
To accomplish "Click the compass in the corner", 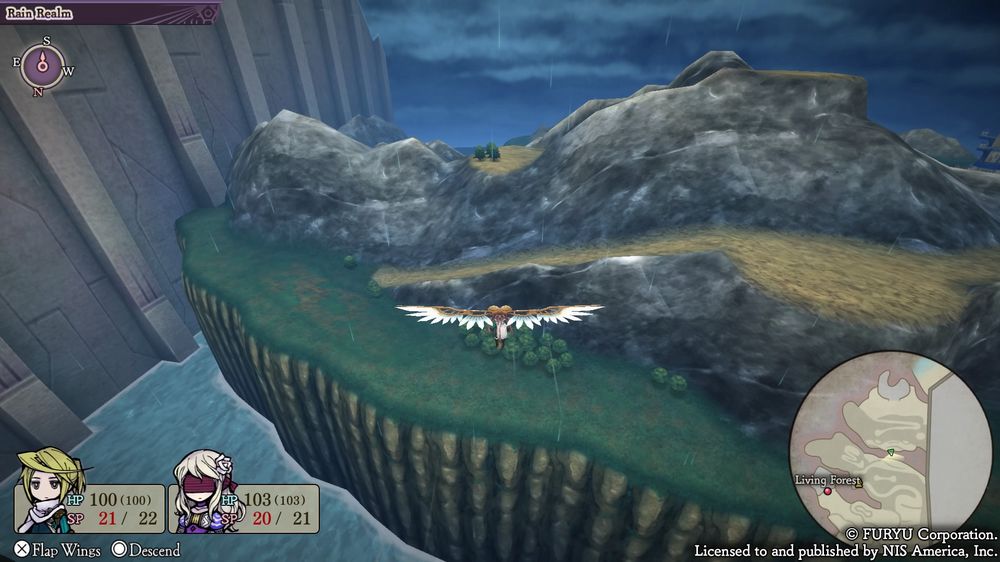I will [43, 66].
